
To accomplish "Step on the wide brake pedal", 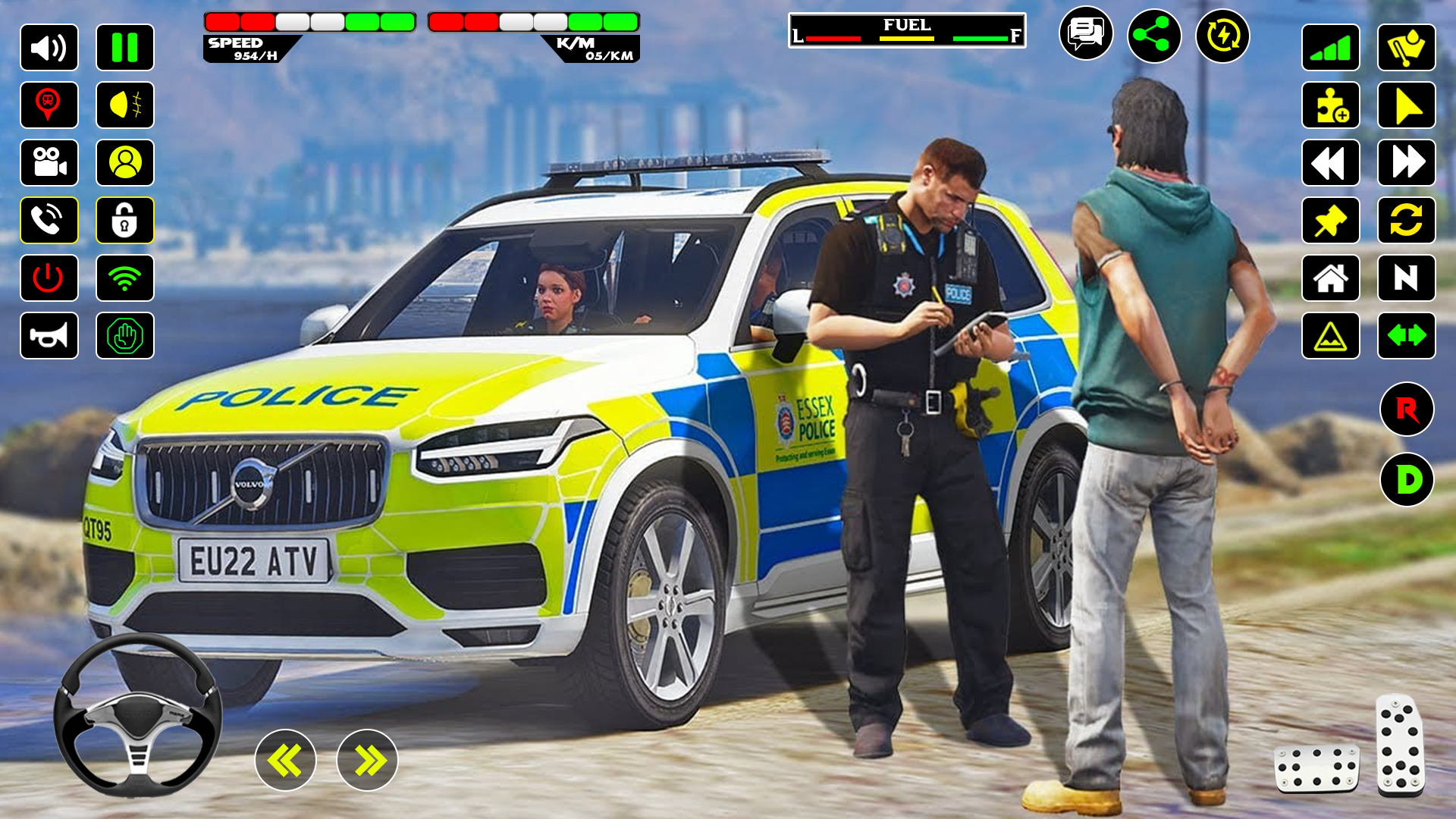I will 1316,767.
